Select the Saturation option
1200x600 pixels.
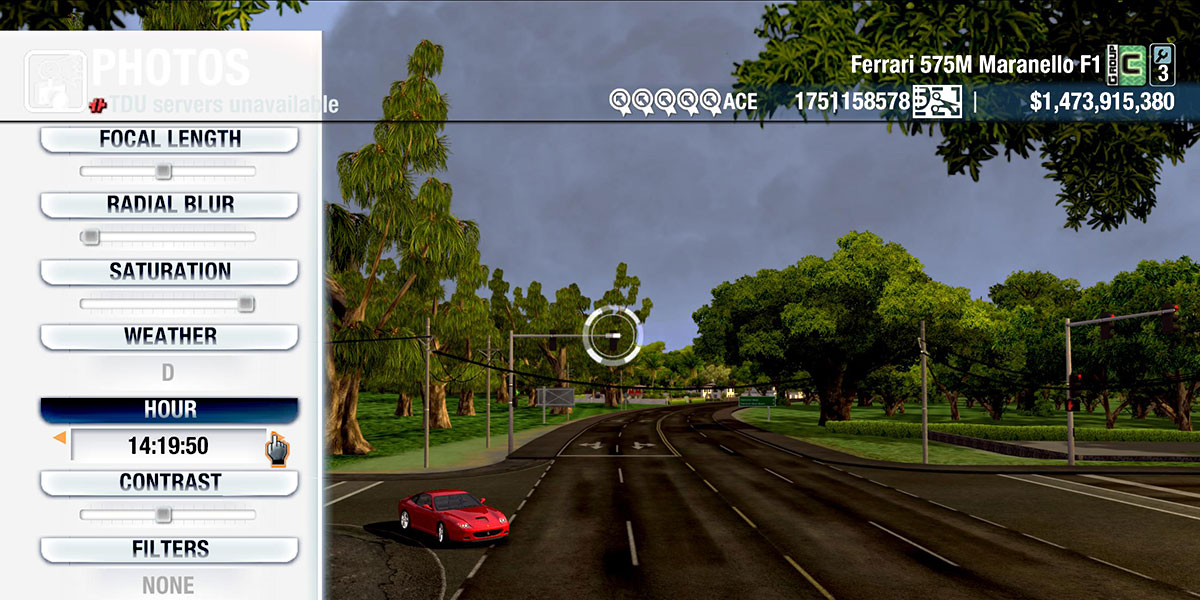point(169,272)
